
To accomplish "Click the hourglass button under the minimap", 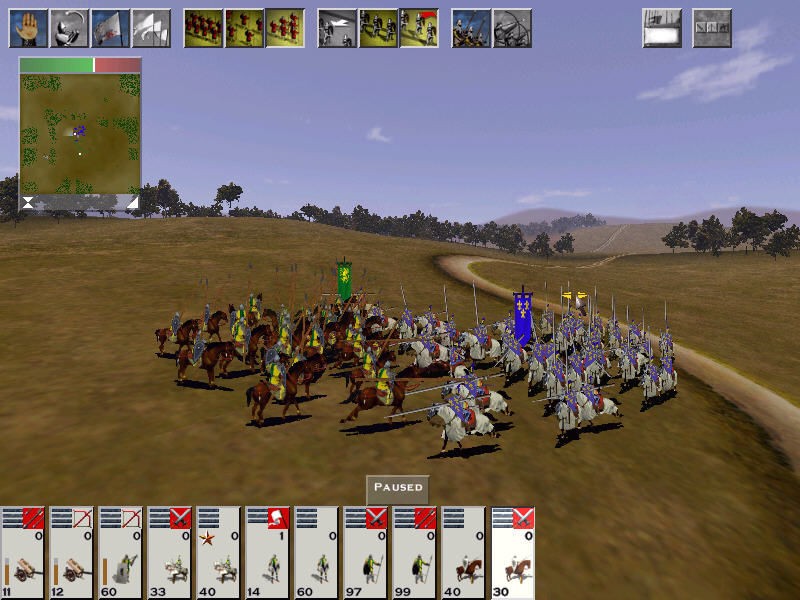I will [x=27, y=202].
